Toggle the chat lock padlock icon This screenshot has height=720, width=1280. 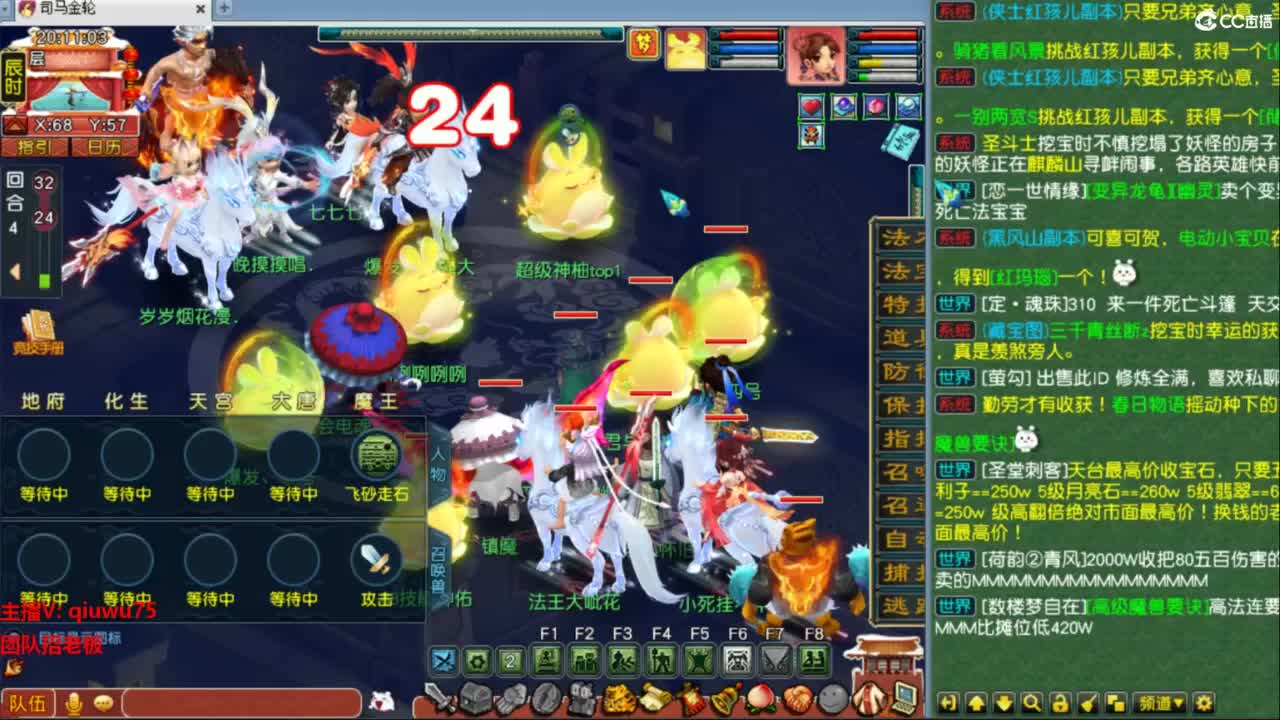point(1059,703)
